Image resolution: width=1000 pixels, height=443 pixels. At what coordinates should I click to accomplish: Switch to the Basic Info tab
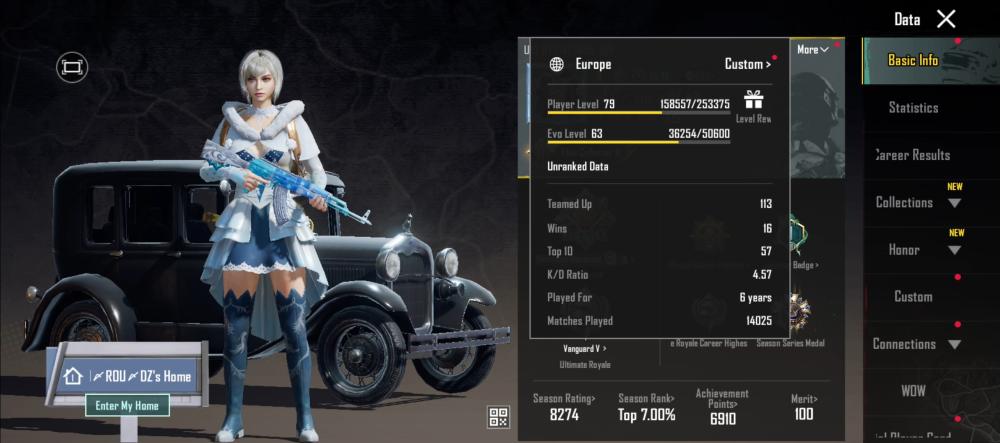(914, 60)
